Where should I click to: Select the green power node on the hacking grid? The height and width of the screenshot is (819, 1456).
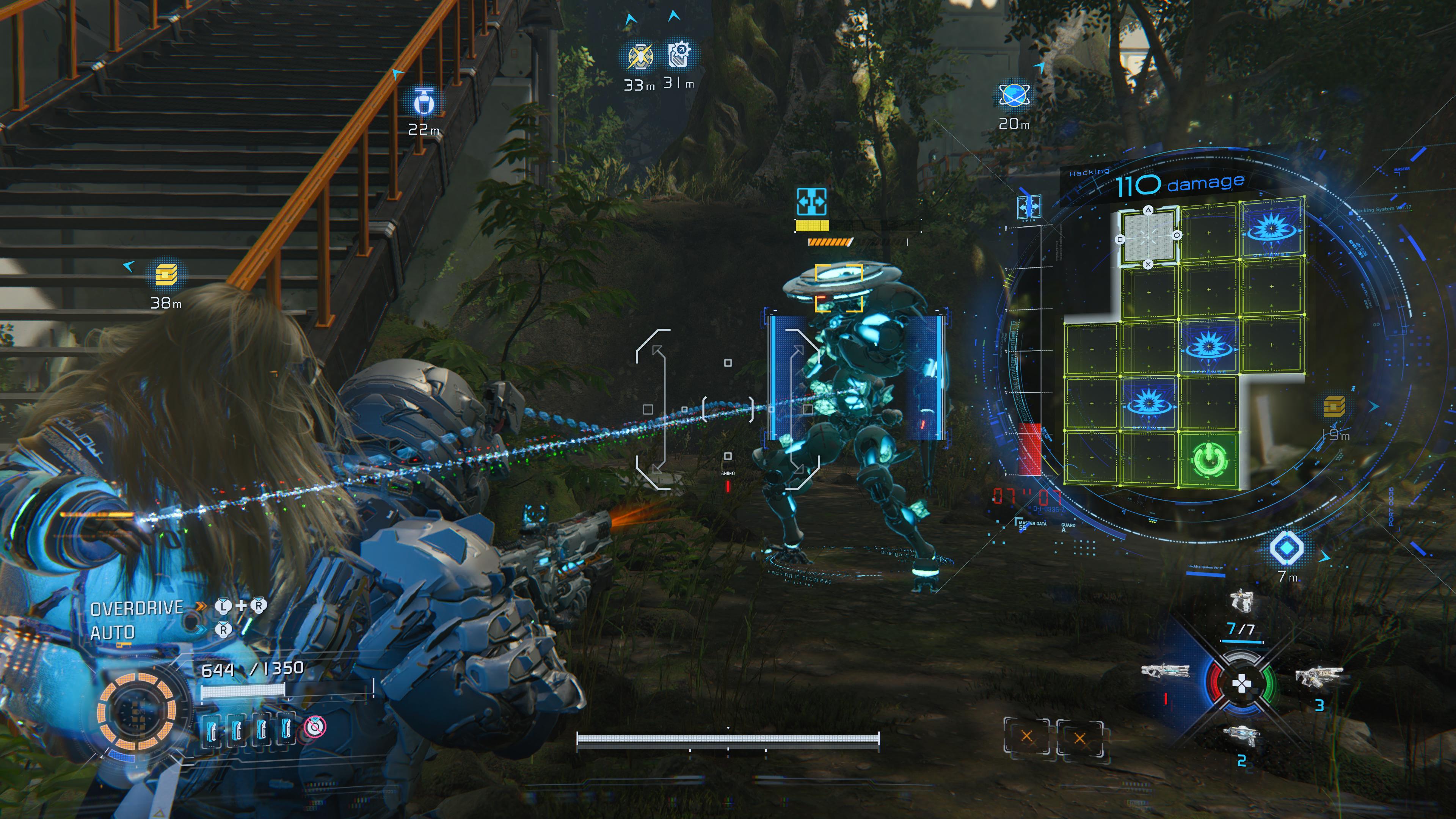point(1209,460)
